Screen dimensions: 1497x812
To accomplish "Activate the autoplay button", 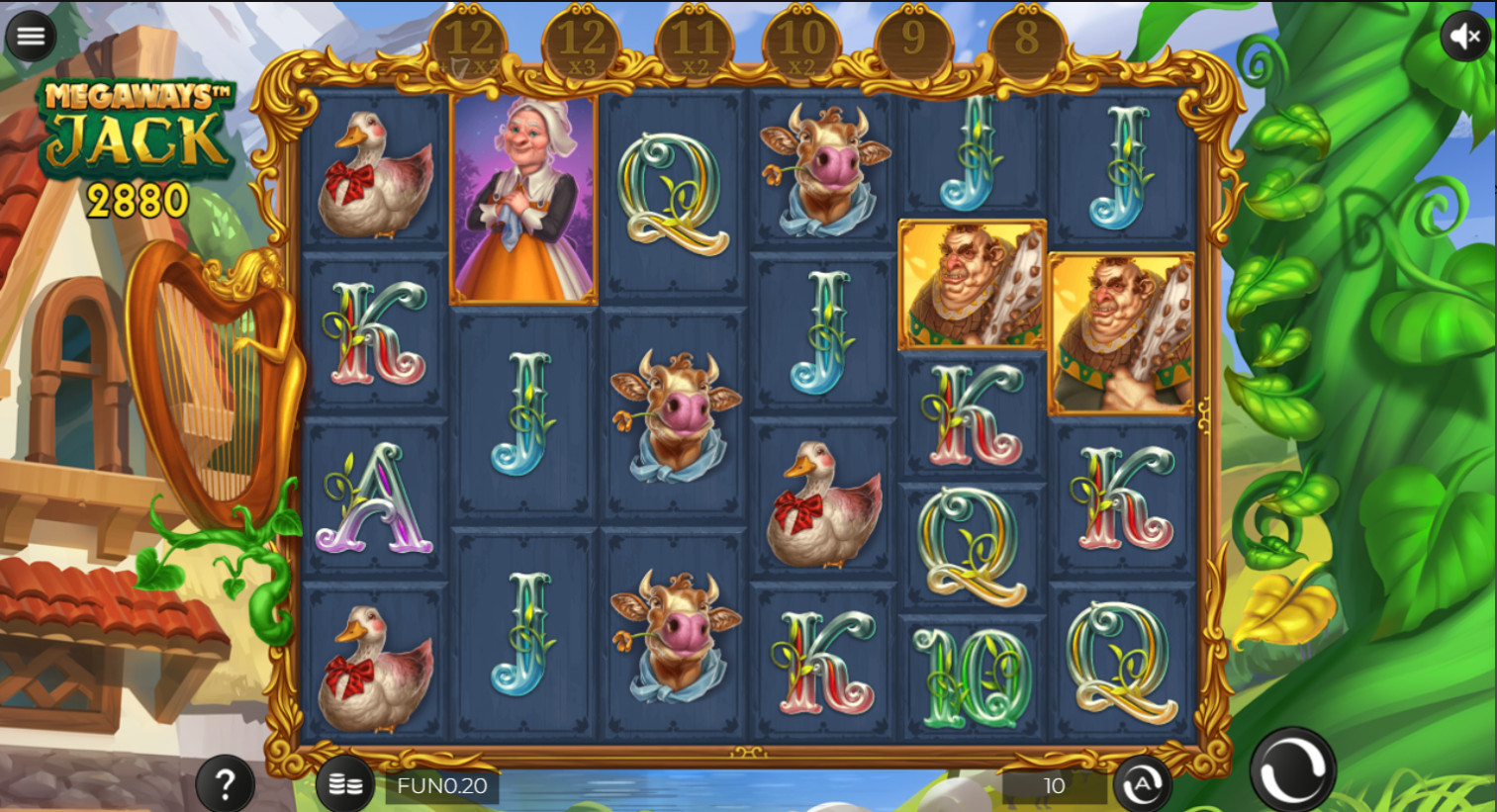I will [x=1142, y=785].
